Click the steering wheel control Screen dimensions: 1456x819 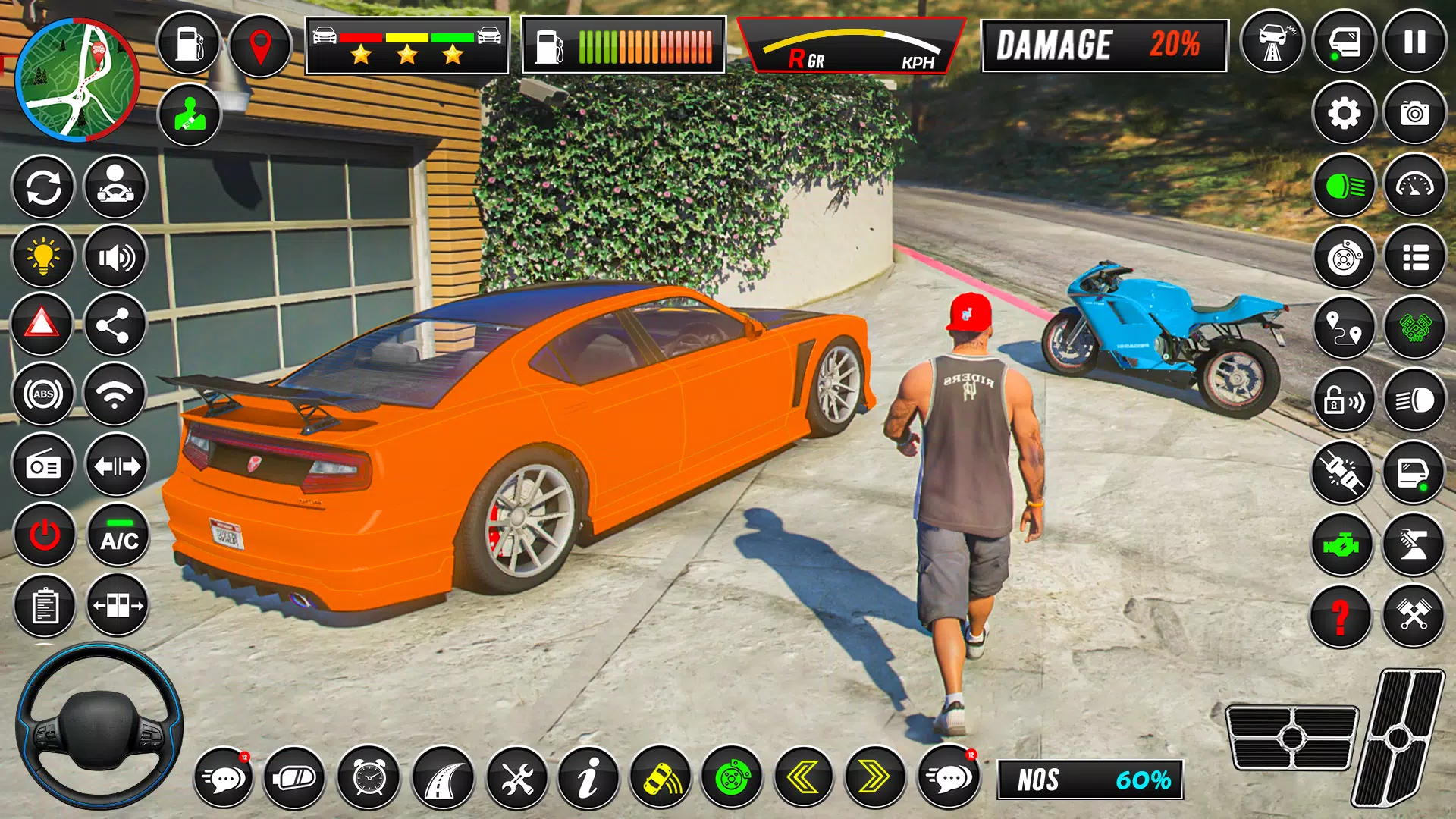[99, 724]
